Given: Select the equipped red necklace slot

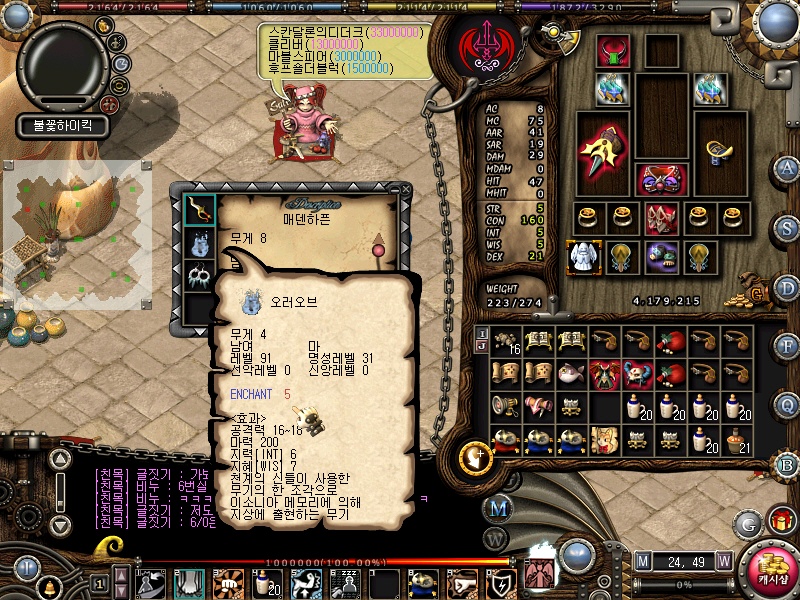Looking at the screenshot, I should 612,50.
